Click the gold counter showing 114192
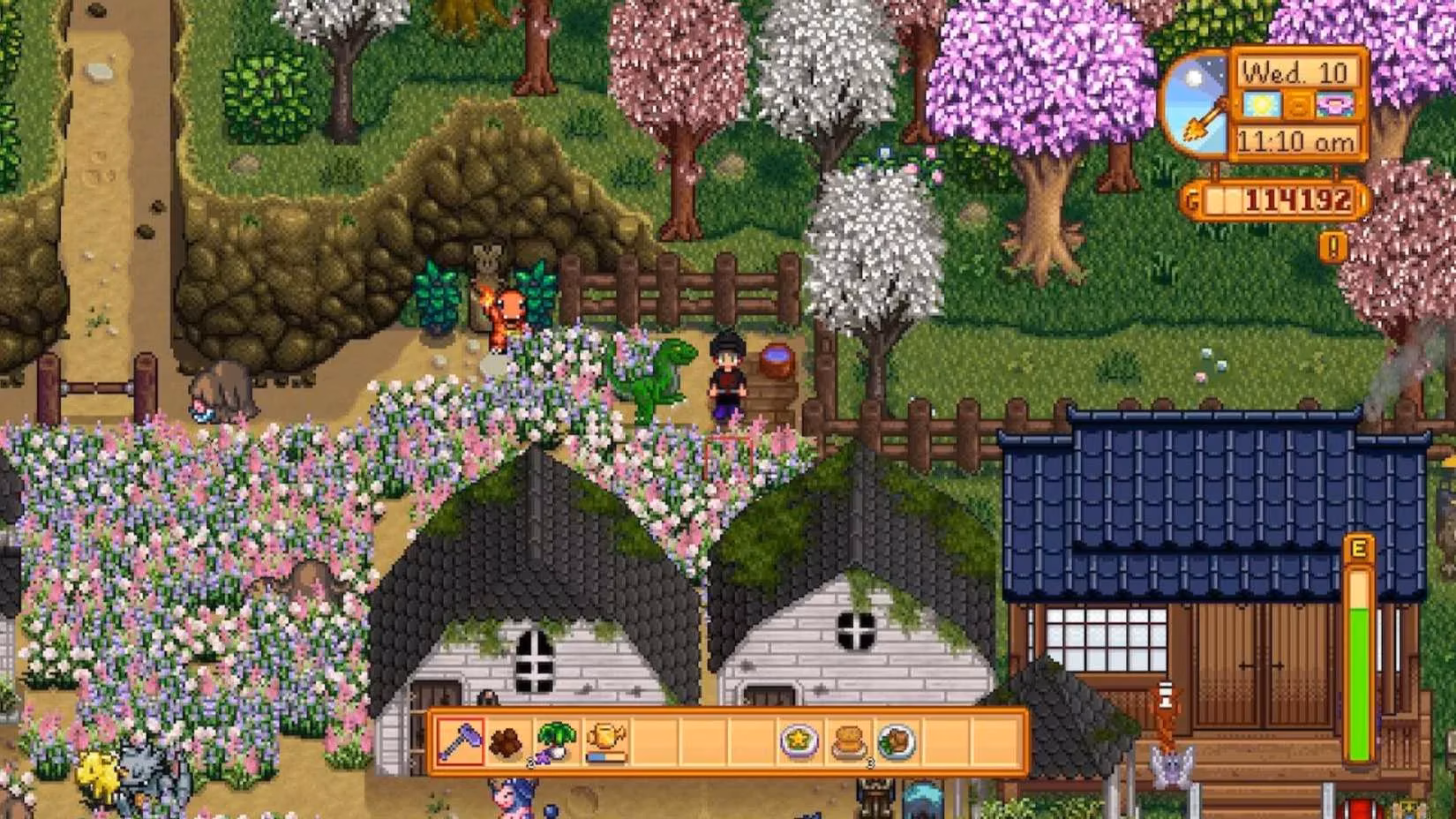This screenshot has height=819, width=1456. [x=1275, y=199]
